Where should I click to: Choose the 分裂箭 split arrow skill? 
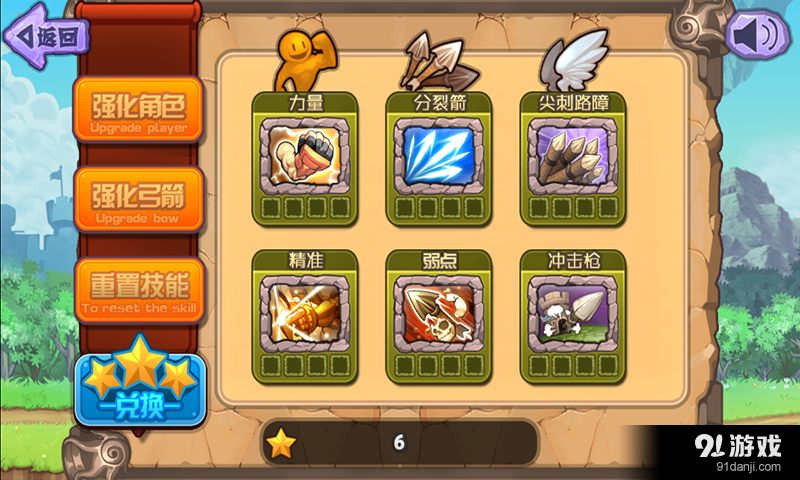pos(439,150)
